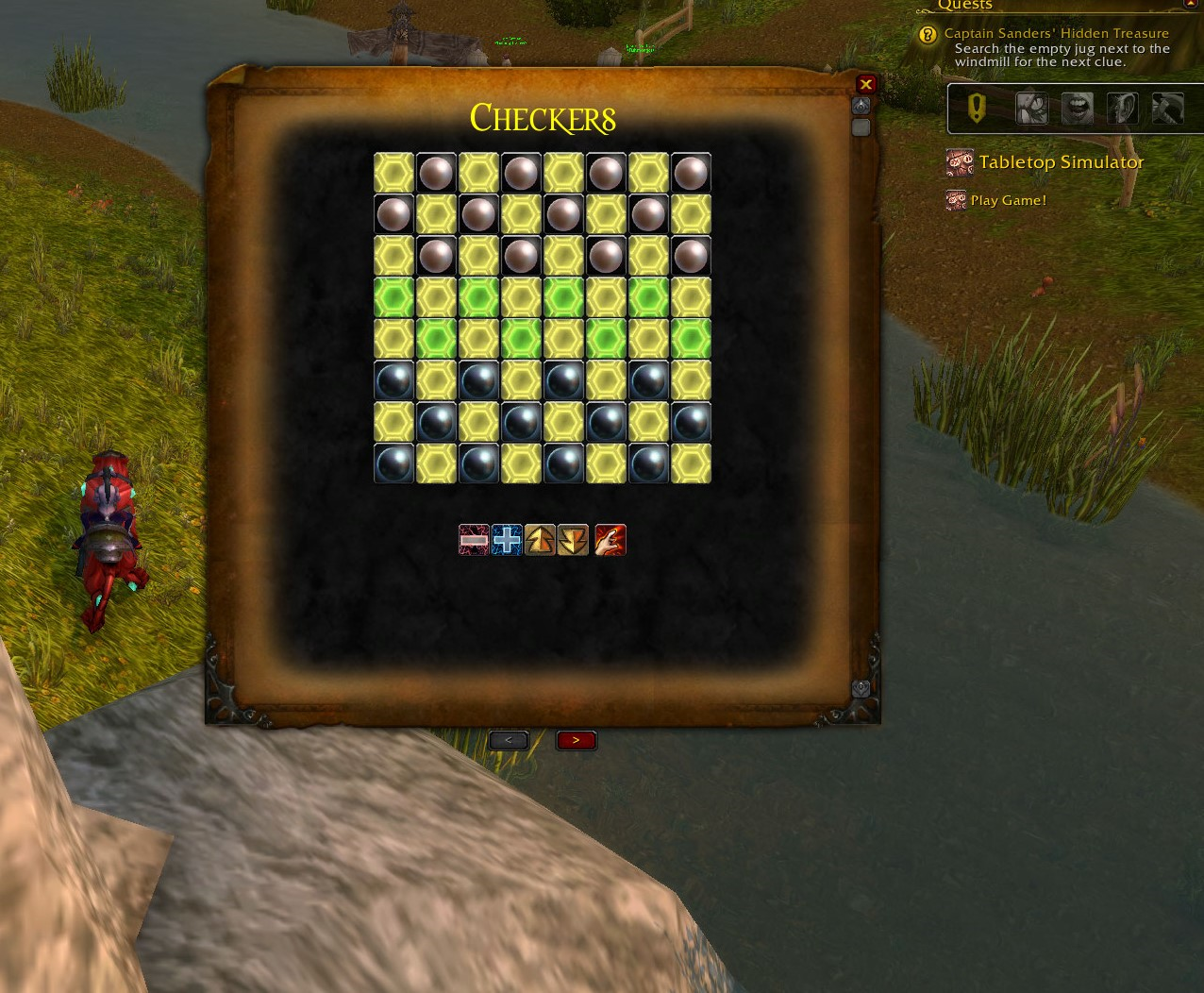1204x993 pixels.
Task: Click the red minus icon below the board
Action: click(x=474, y=540)
